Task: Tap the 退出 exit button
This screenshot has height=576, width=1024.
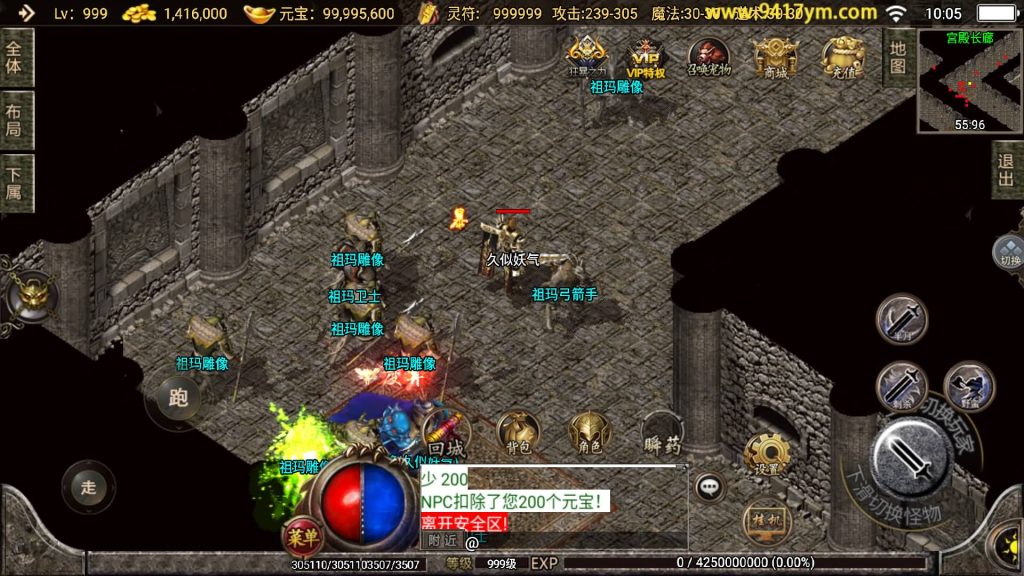Action: pyautogui.click(x=1006, y=170)
